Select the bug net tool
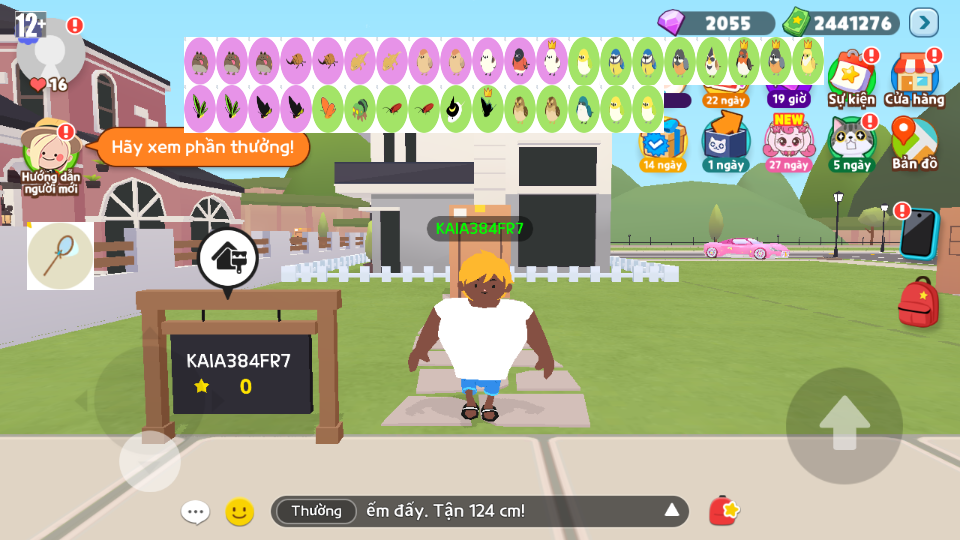Image resolution: width=960 pixels, height=540 pixels. coord(60,255)
